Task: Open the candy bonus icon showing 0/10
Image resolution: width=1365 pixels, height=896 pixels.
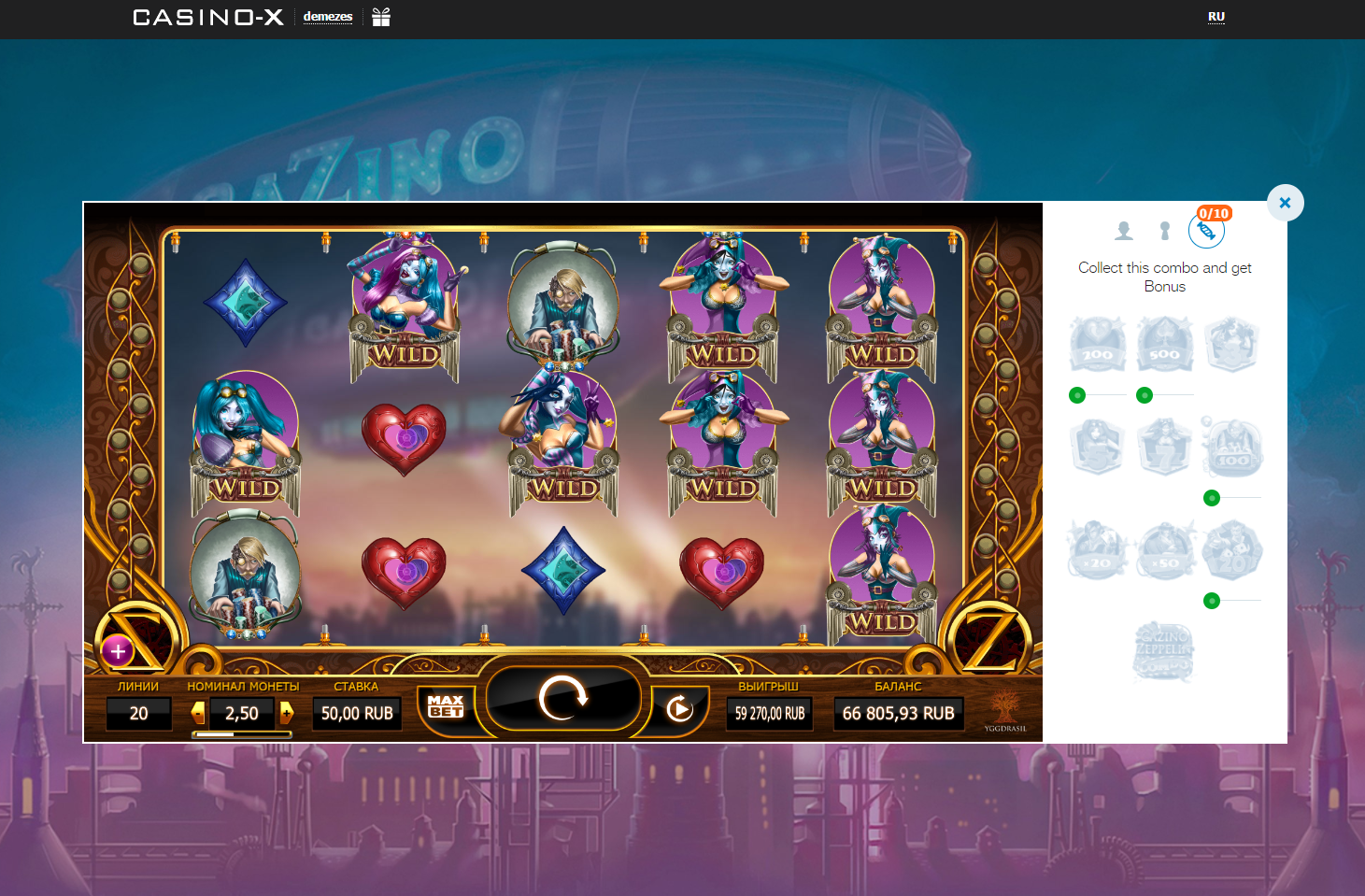Action: pyautogui.click(x=1206, y=231)
